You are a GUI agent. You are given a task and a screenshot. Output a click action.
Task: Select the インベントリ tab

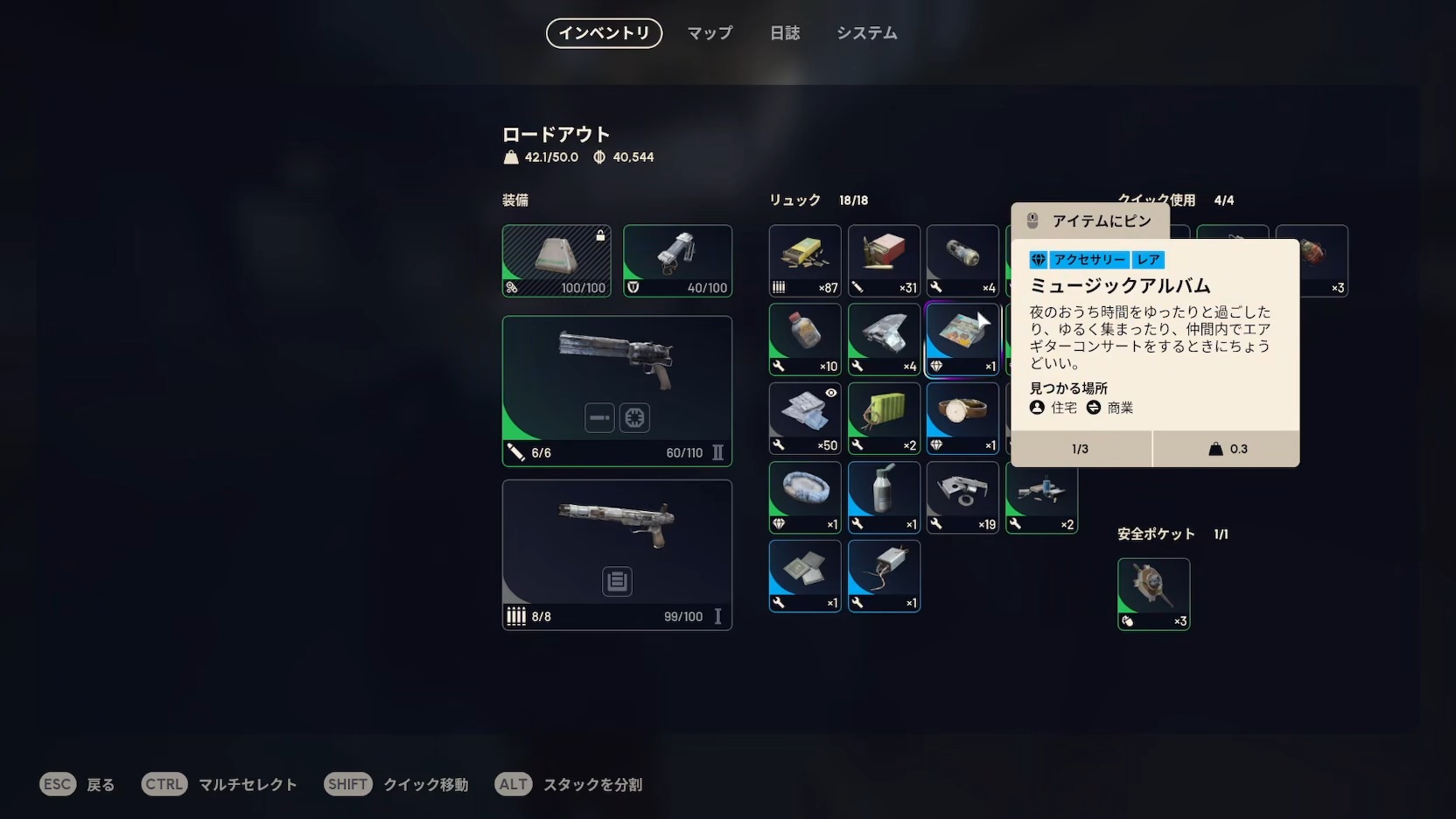tap(604, 33)
